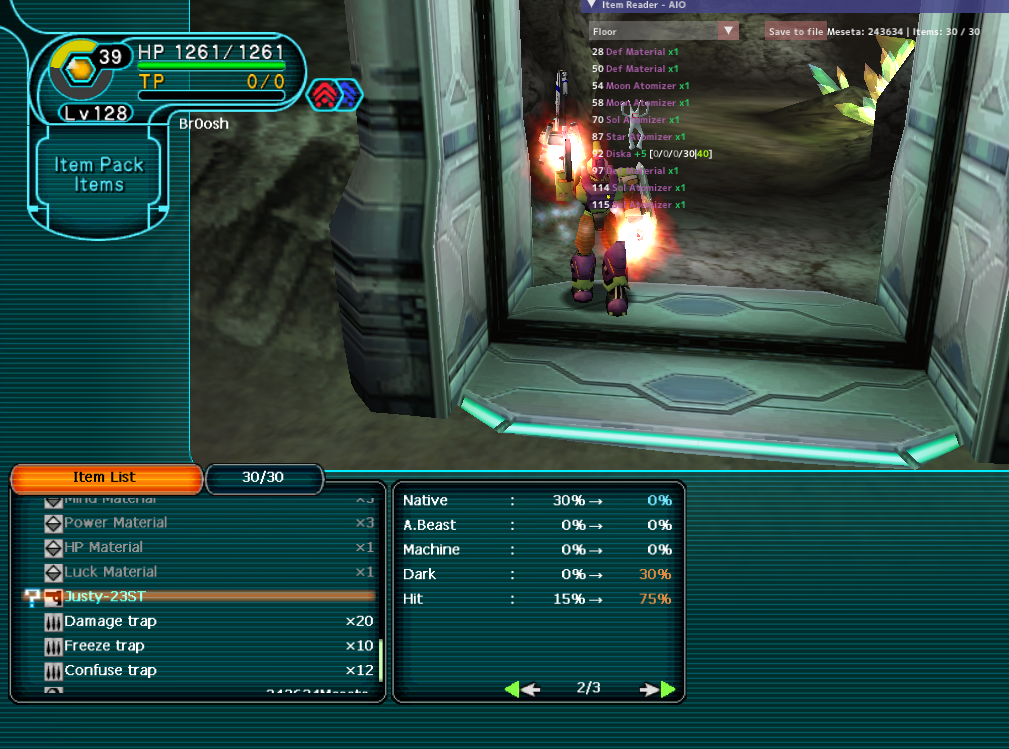Click the Item List header tab
1009x749 pixels.
[x=105, y=478]
